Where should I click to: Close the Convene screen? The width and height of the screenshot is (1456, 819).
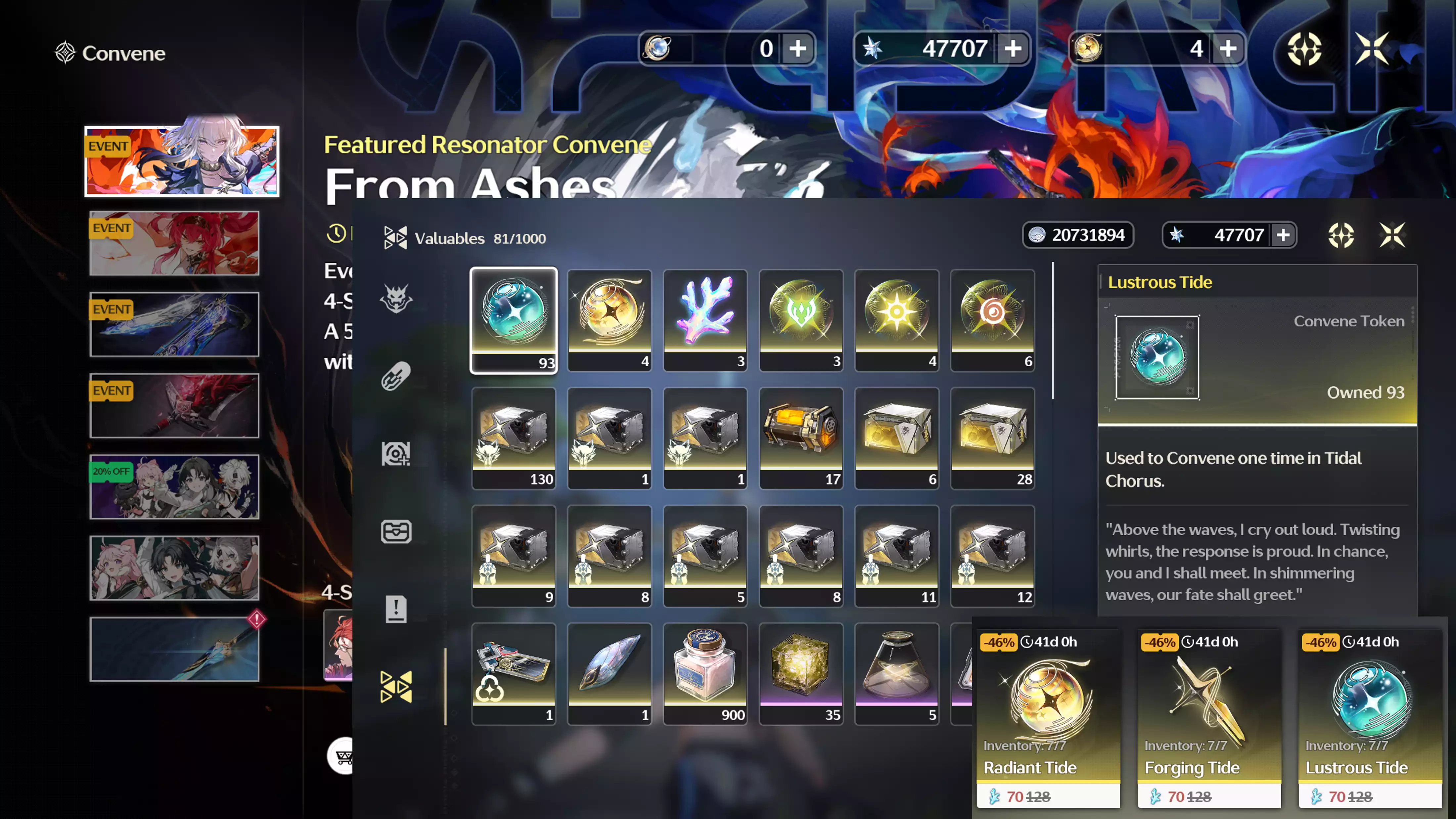pyautogui.click(x=1372, y=49)
